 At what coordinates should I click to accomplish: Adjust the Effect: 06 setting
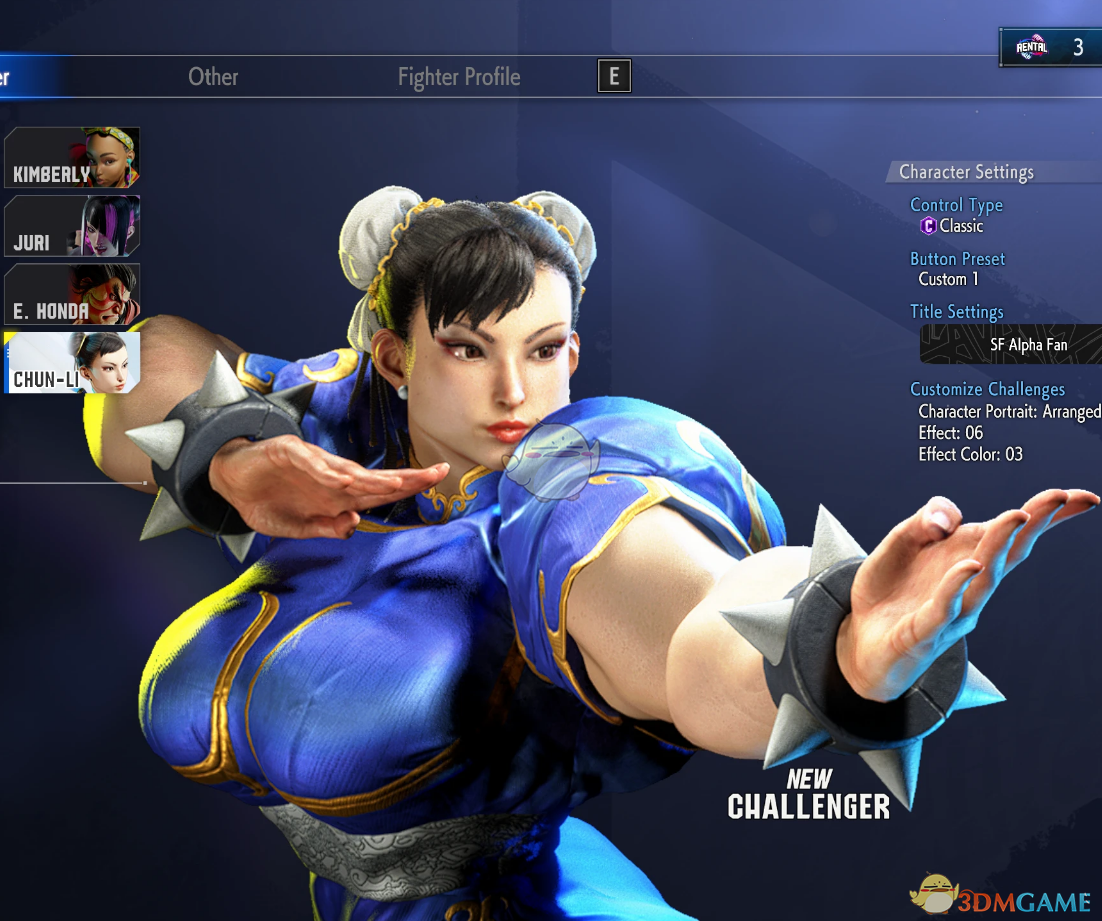point(951,433)
